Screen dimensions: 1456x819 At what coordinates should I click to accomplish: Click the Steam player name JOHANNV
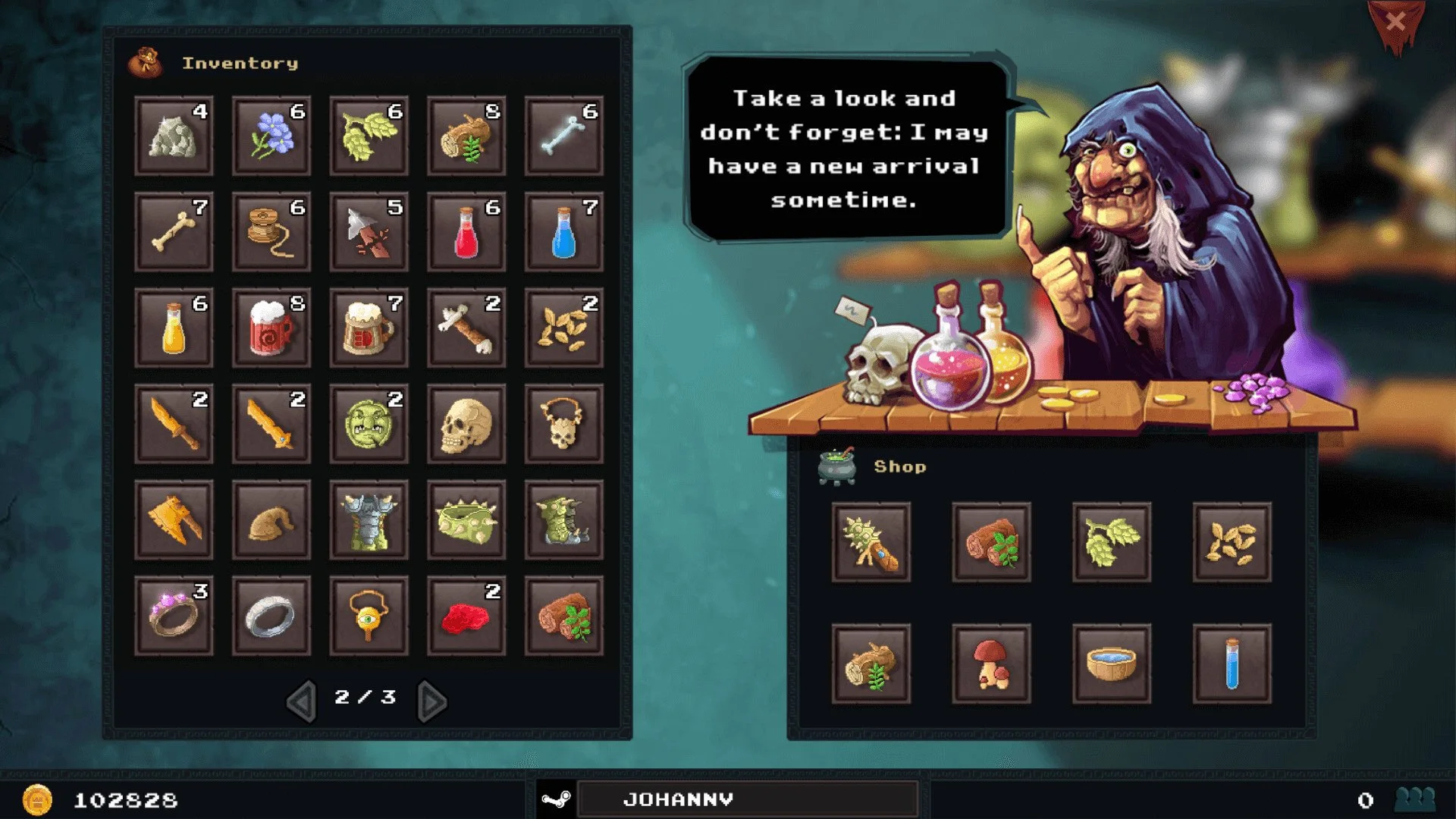click(x=678, y=799)
